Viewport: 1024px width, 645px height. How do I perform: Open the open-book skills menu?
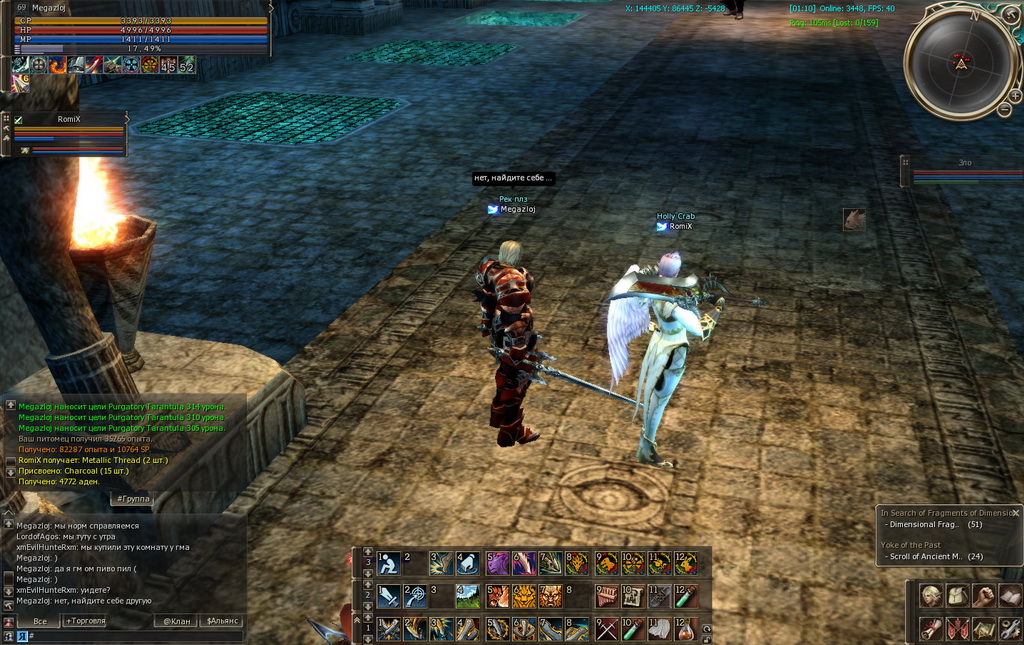tap(1009, 596)
